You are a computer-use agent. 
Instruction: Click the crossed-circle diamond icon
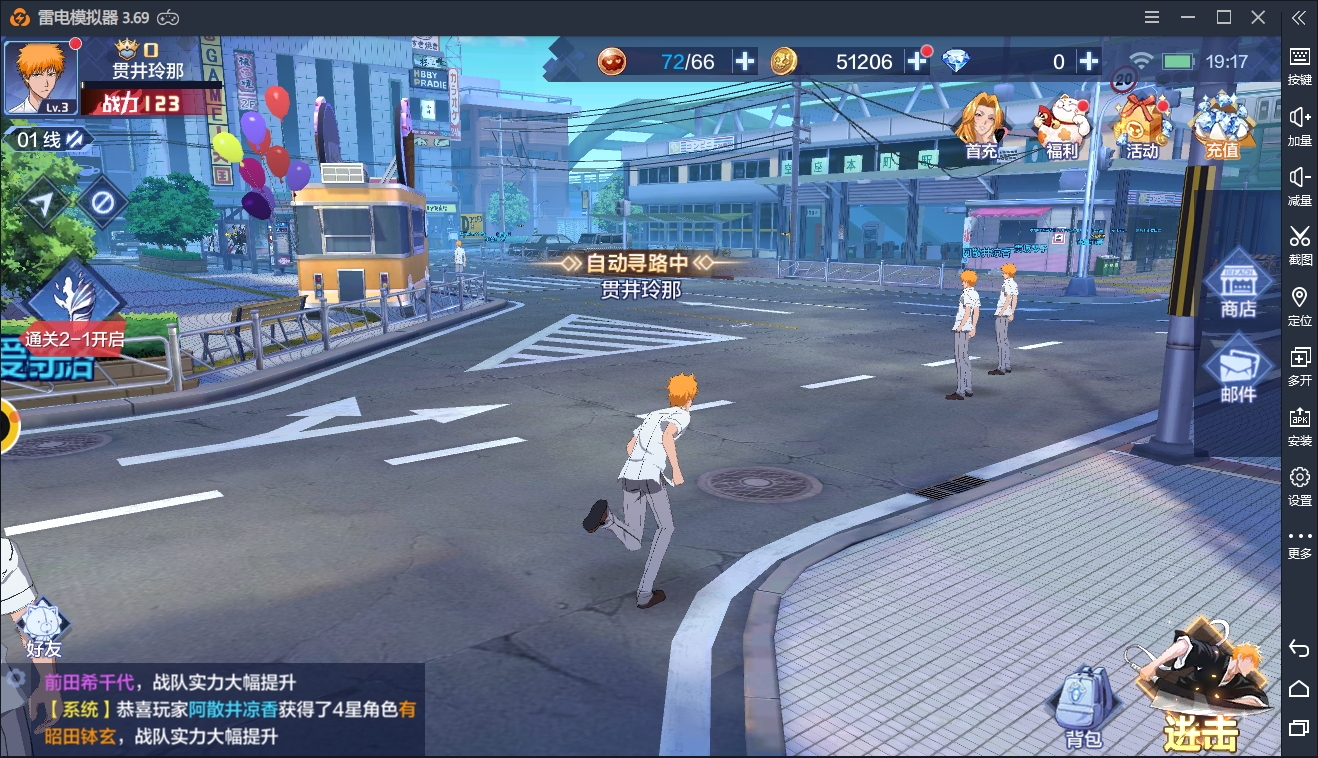point(102,203)
